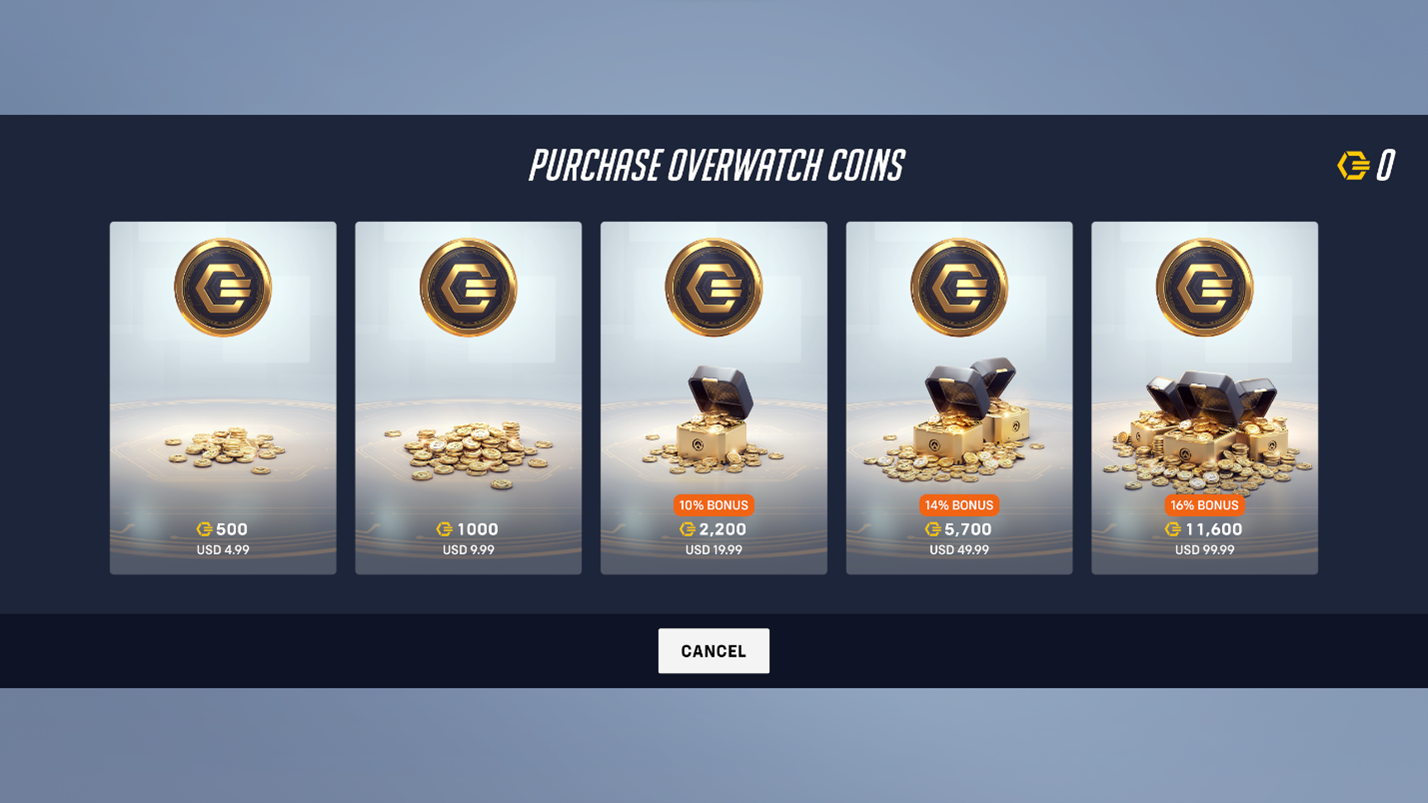
Task: Click the 10% BONUS badge
Action: (713, 505)
